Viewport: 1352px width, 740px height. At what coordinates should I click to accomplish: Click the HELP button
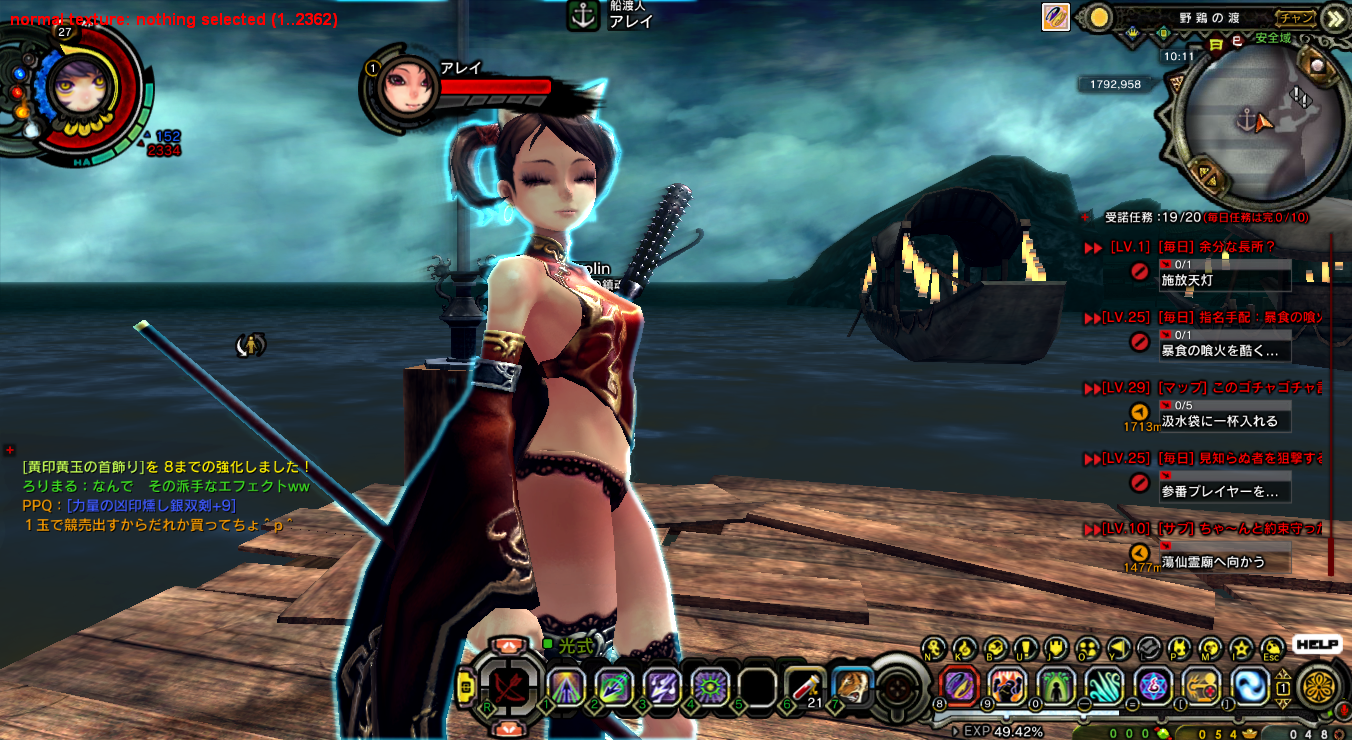1316,645
